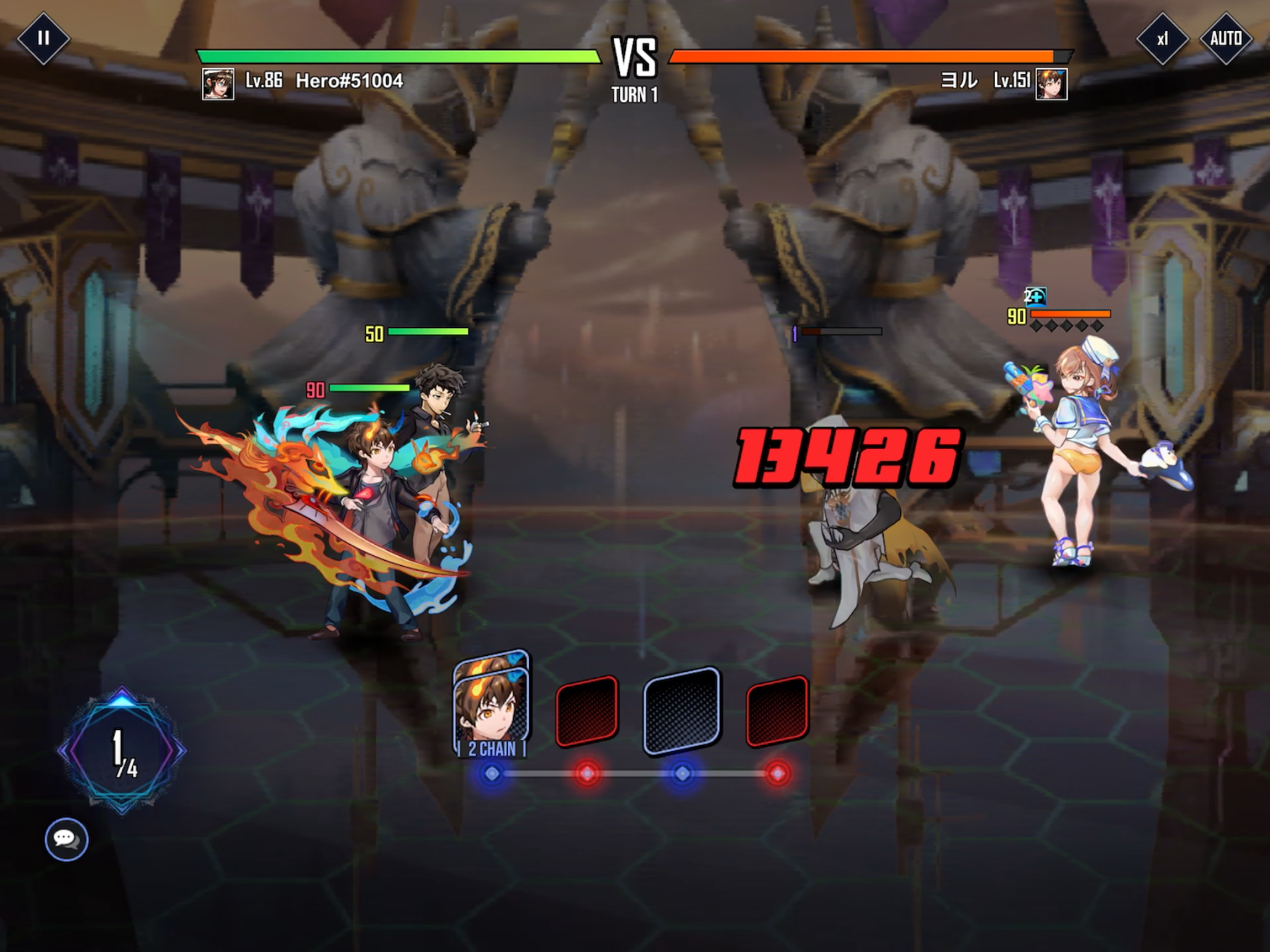This screenshot has width=1270, height=952.
Task: Enable AUTO battle mode
Action: (x=1226, y=39)
